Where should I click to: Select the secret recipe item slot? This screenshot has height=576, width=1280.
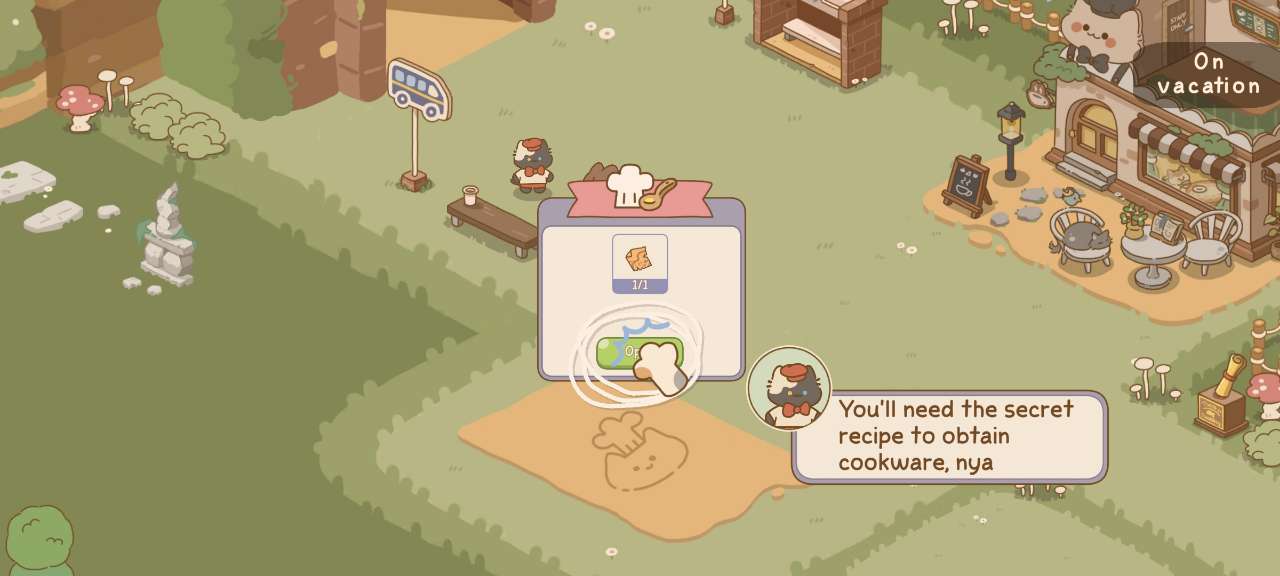click(640, 262)
